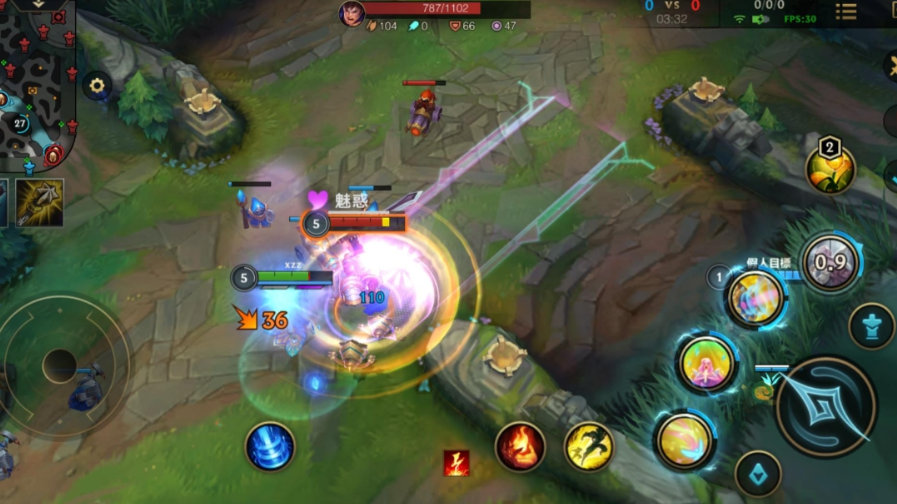
Task: Use the yellow Flash summoner spell
Action: pyautogui.click(x=589, y=446)
